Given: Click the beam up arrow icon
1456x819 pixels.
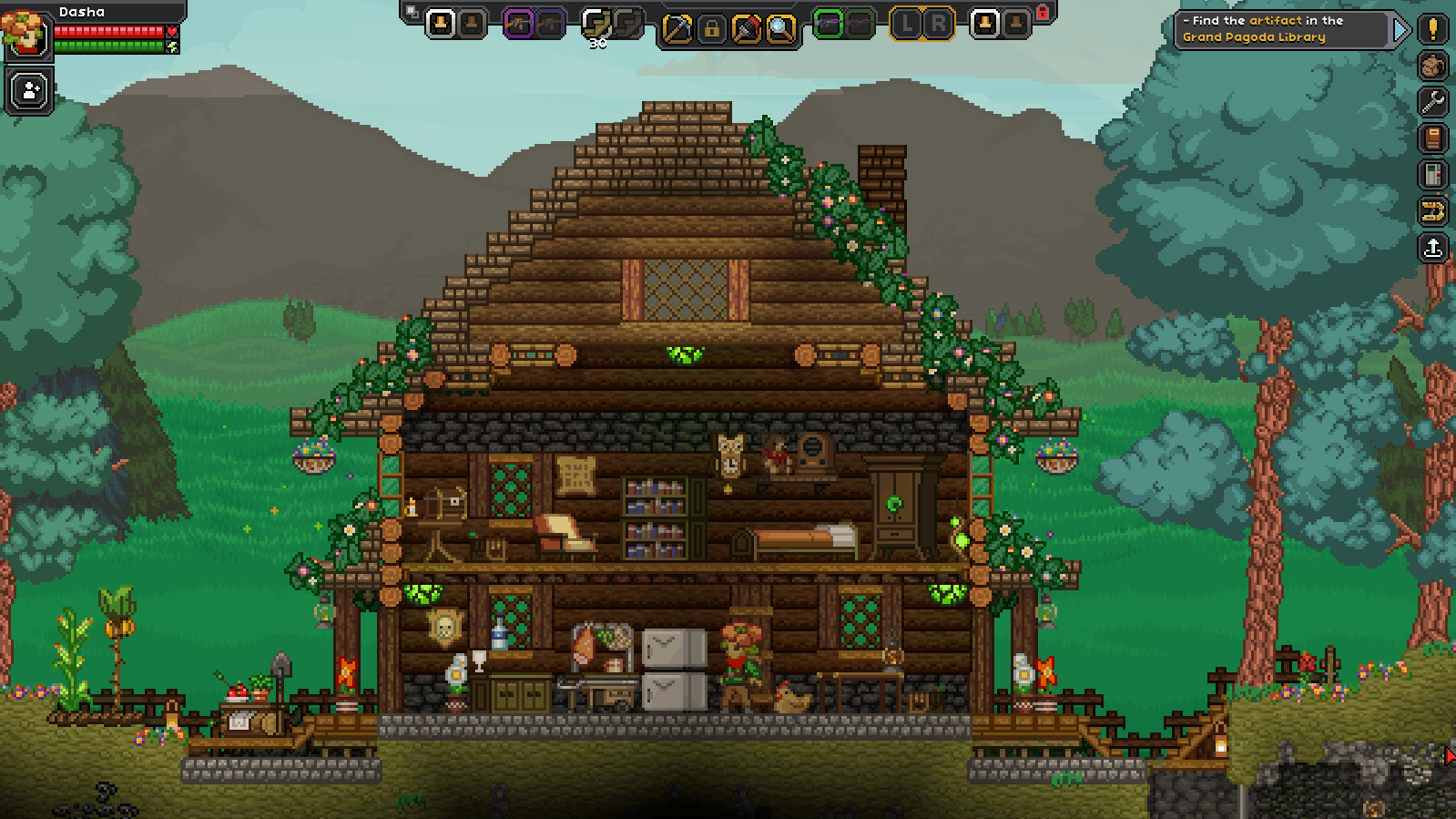Looking at the screenshot, I should click(1433, 248).
